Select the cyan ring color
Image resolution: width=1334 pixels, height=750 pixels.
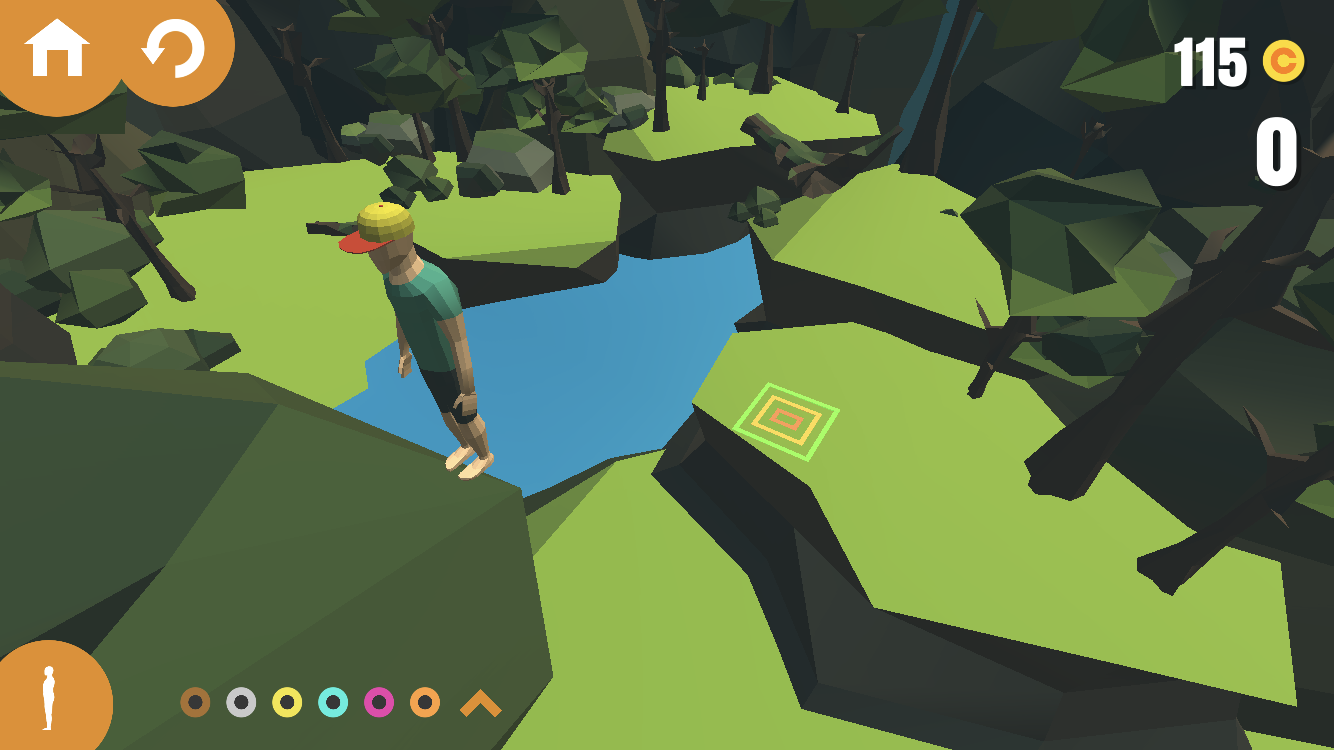[x=333, y=702]
